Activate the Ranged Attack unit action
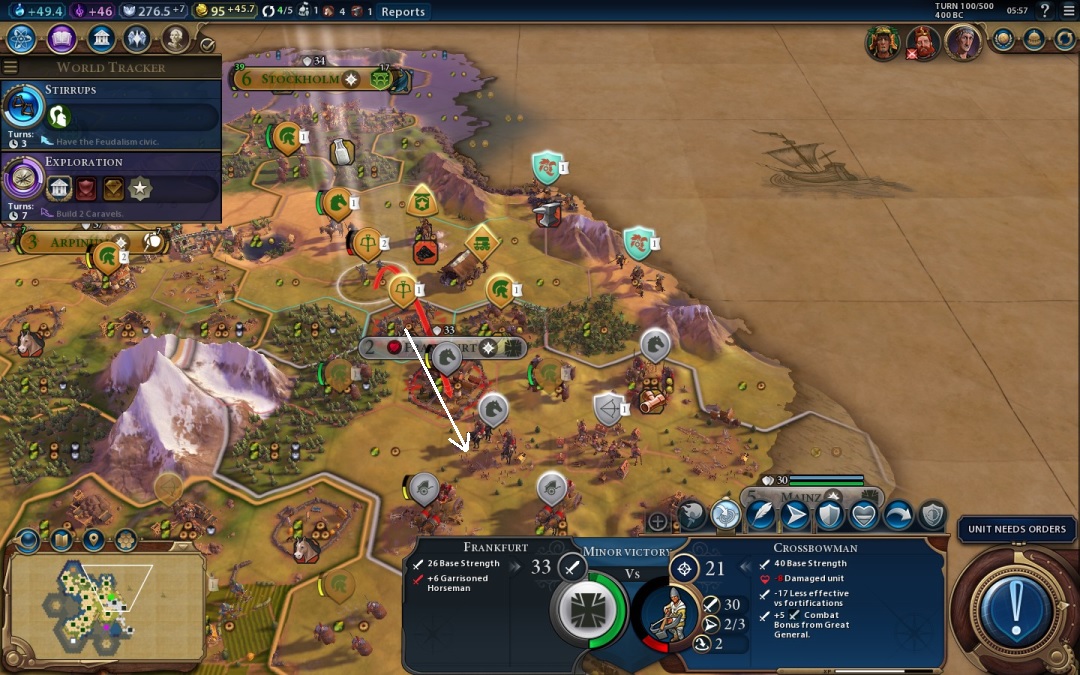 tap(726, 515)
